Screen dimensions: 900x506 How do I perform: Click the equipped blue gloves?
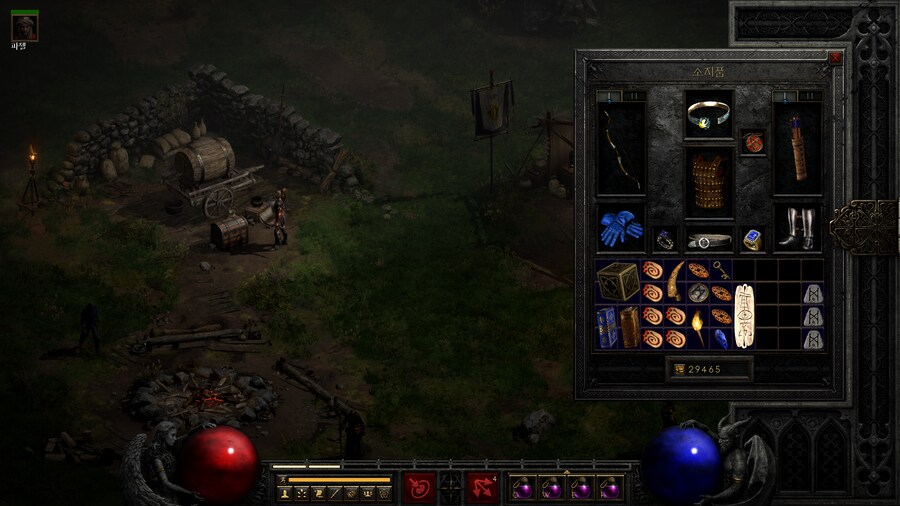(x=620, y=229)
